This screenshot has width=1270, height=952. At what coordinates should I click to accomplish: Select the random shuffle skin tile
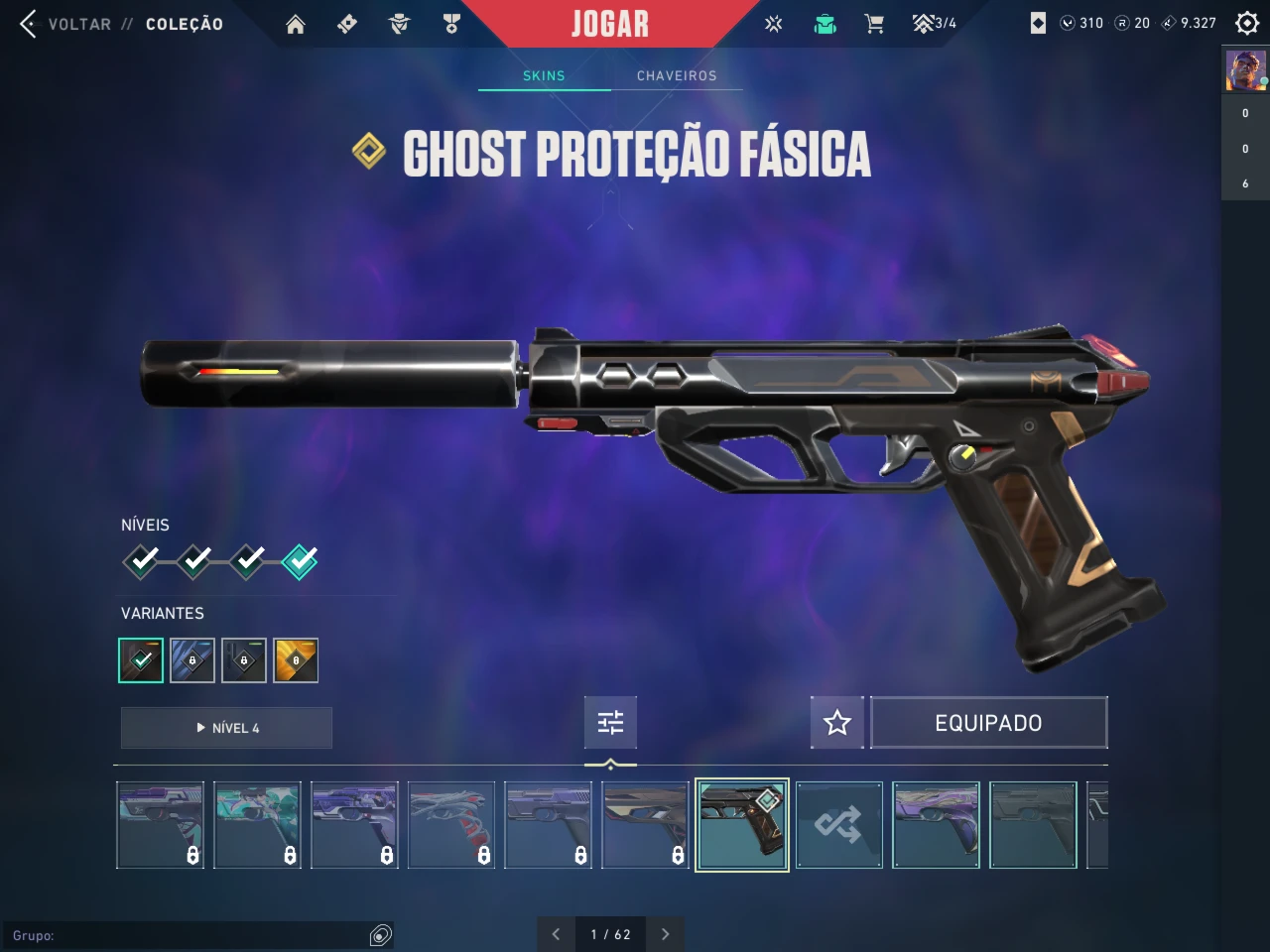pos(838,825)
